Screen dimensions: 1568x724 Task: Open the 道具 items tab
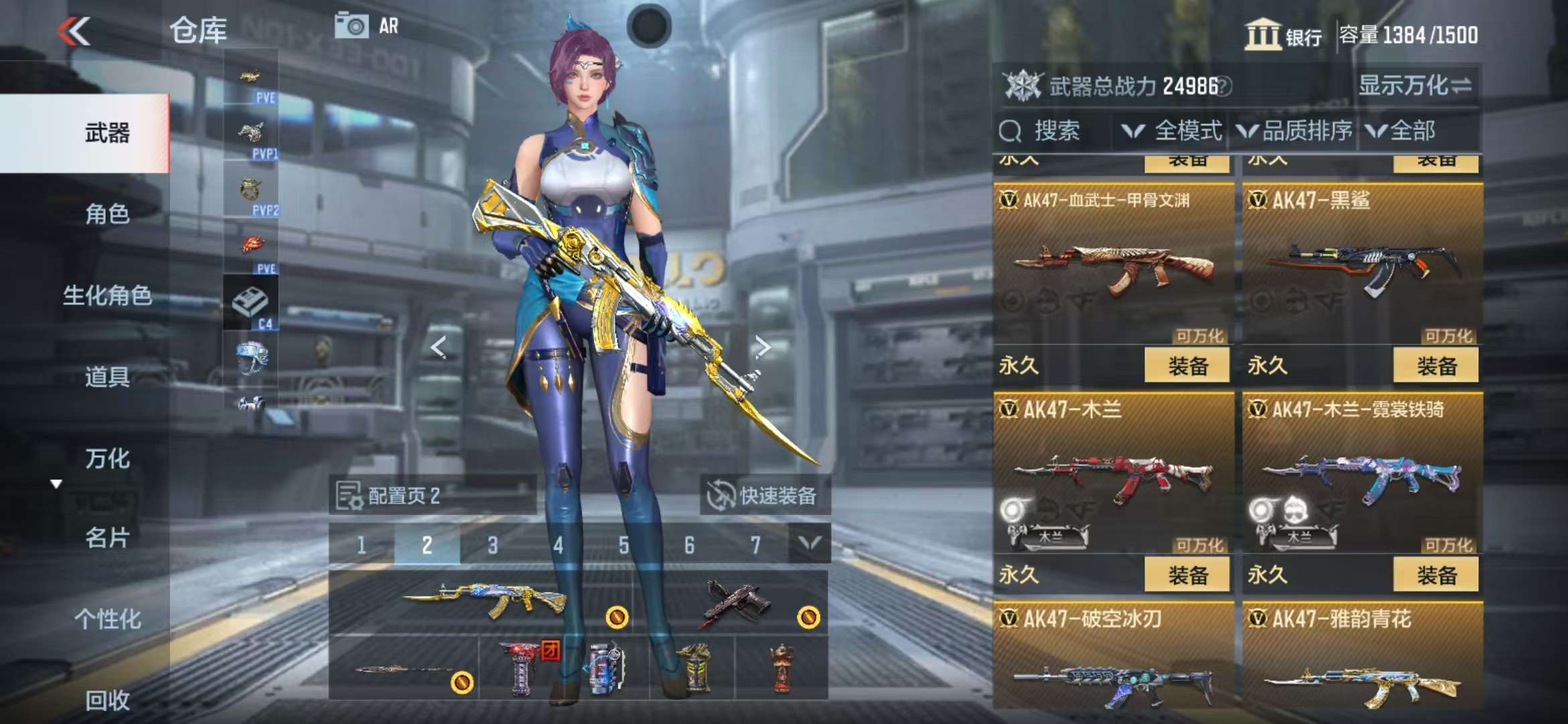click(x=107, y=377)
